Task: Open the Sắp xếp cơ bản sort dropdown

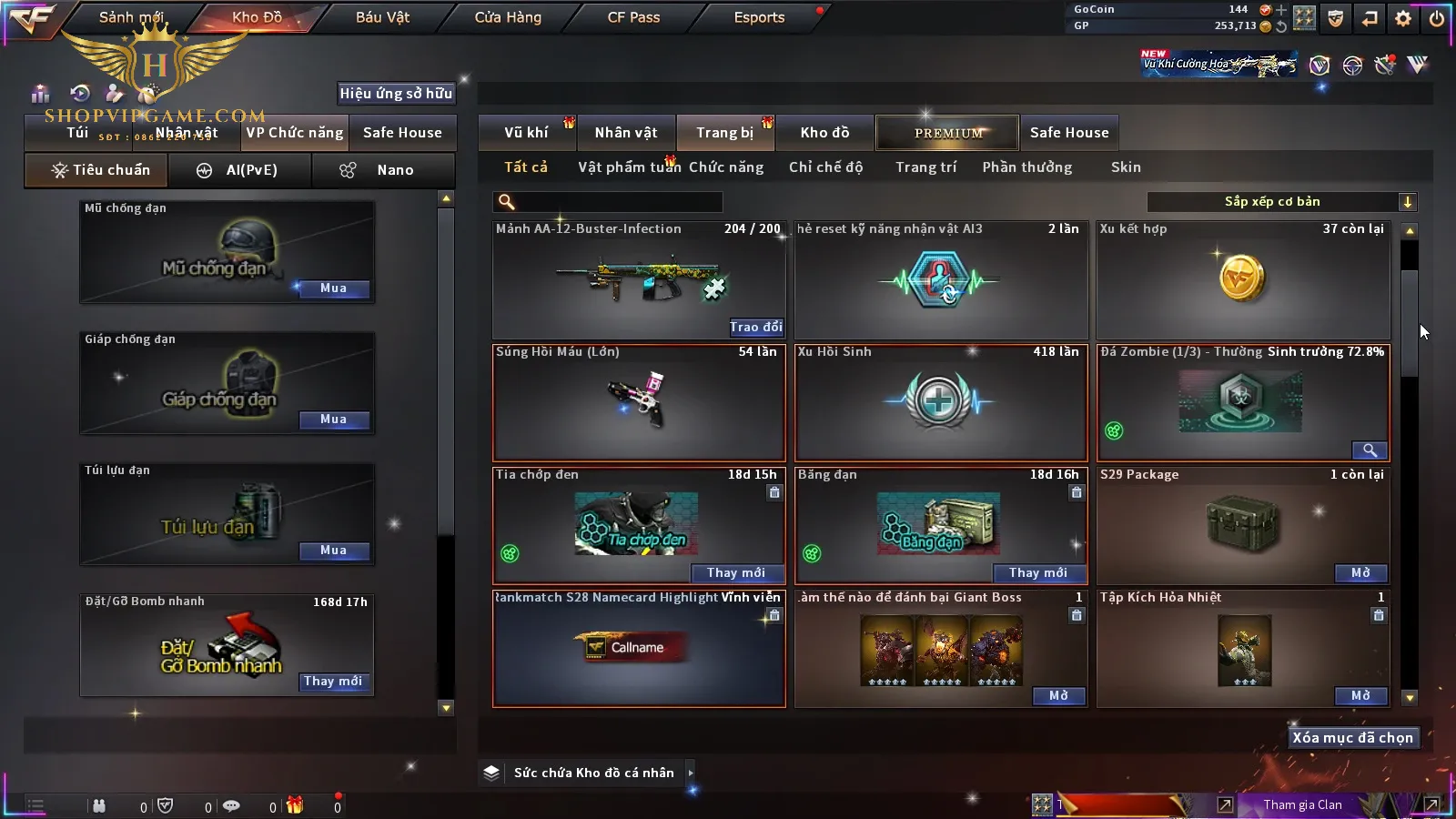Action: pos(1281,202)
